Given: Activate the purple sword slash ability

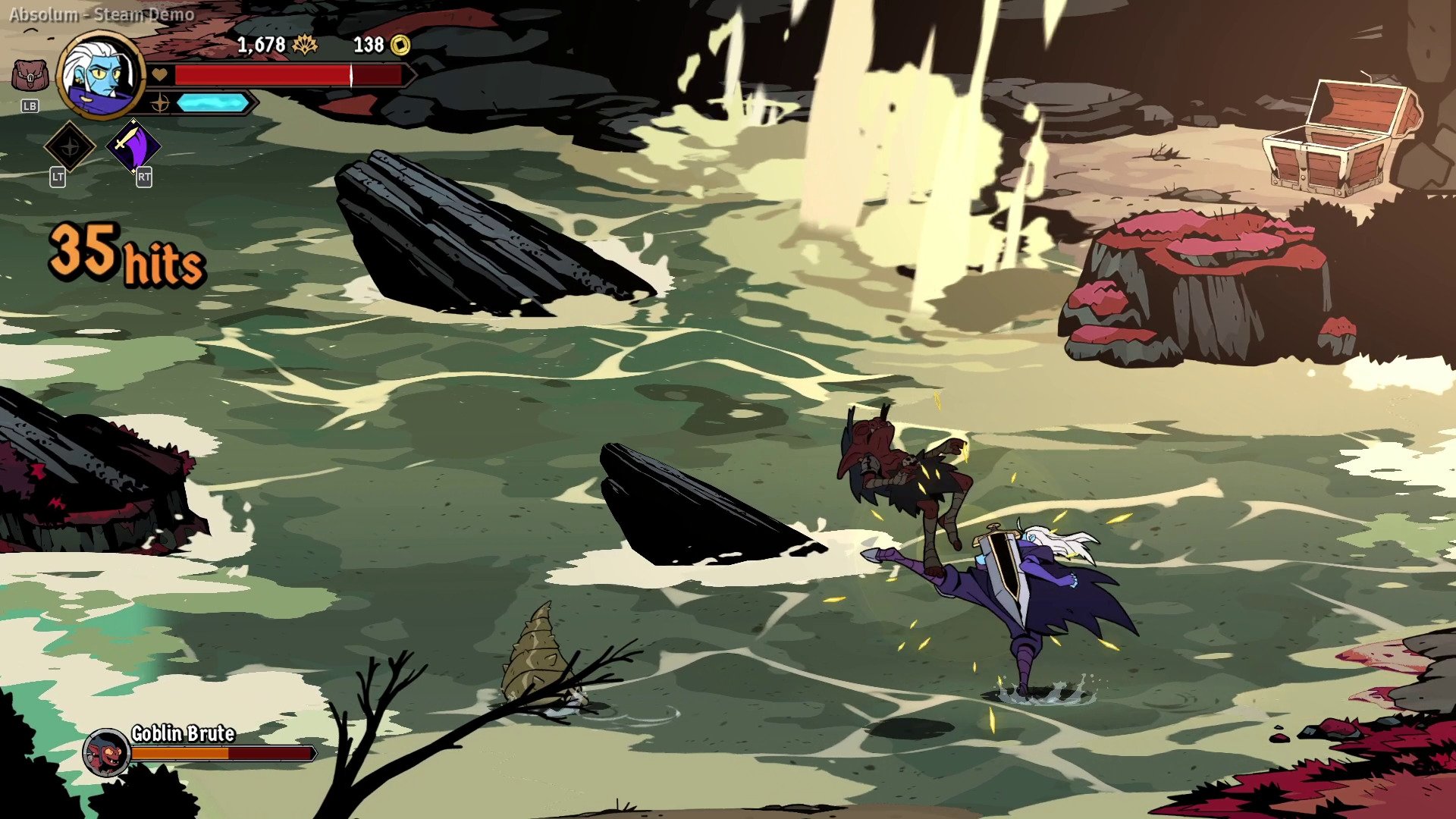Looking at the screenshot, I should (x=133, y=146).
